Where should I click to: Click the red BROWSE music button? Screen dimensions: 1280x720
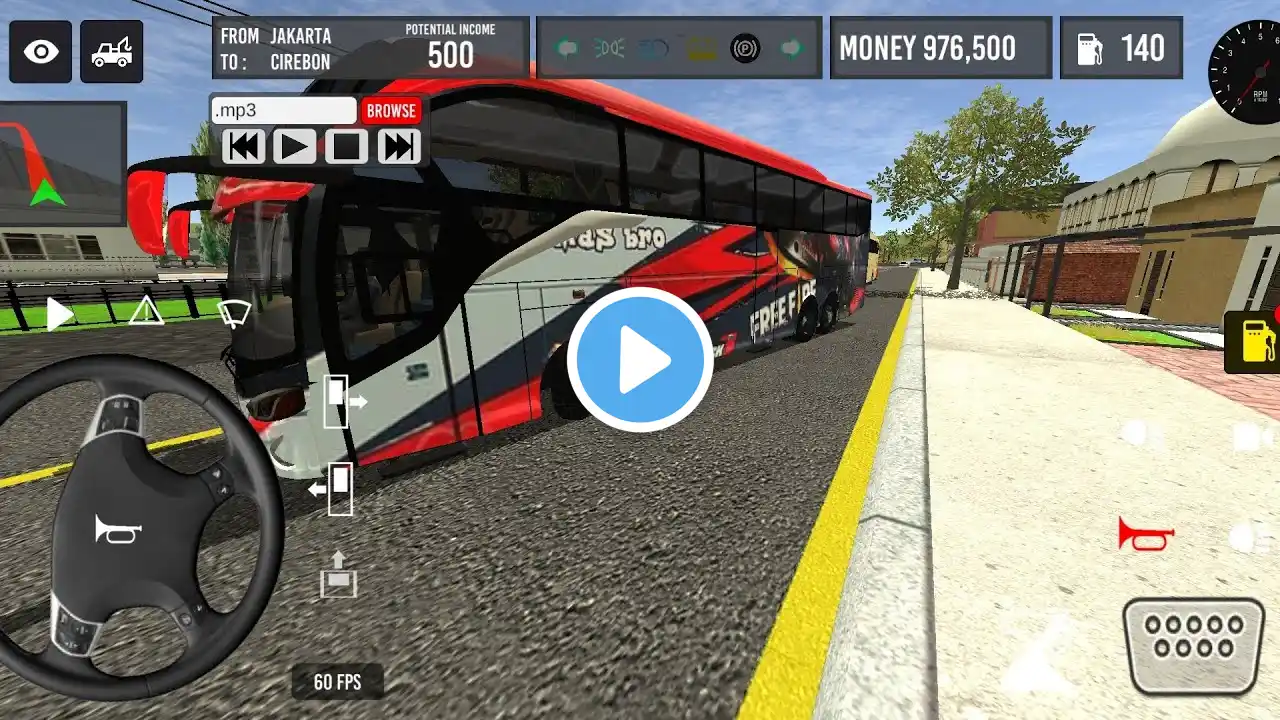(x=391, y=111)
